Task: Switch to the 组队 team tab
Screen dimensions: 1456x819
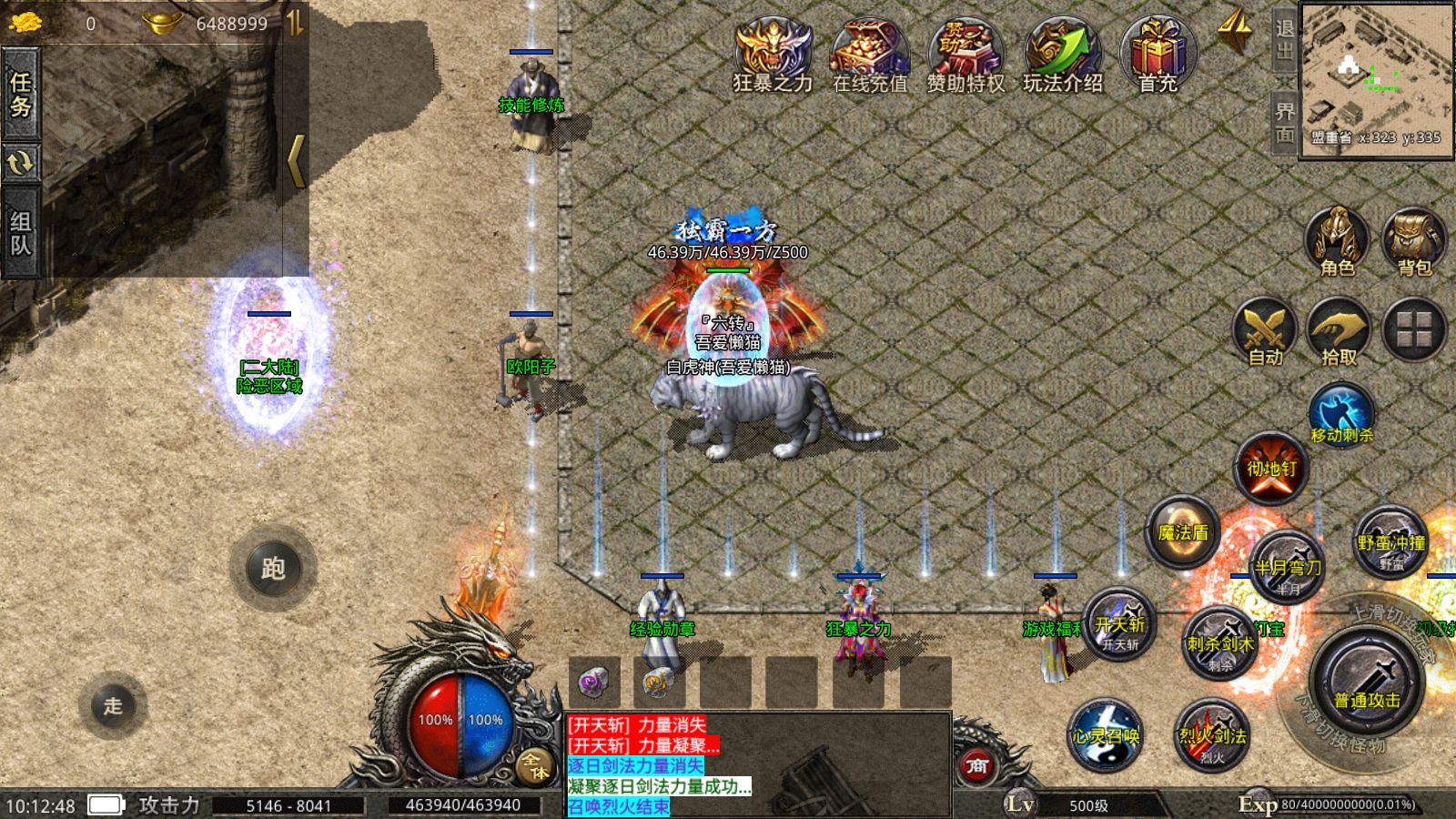Action: coord(20,233)
